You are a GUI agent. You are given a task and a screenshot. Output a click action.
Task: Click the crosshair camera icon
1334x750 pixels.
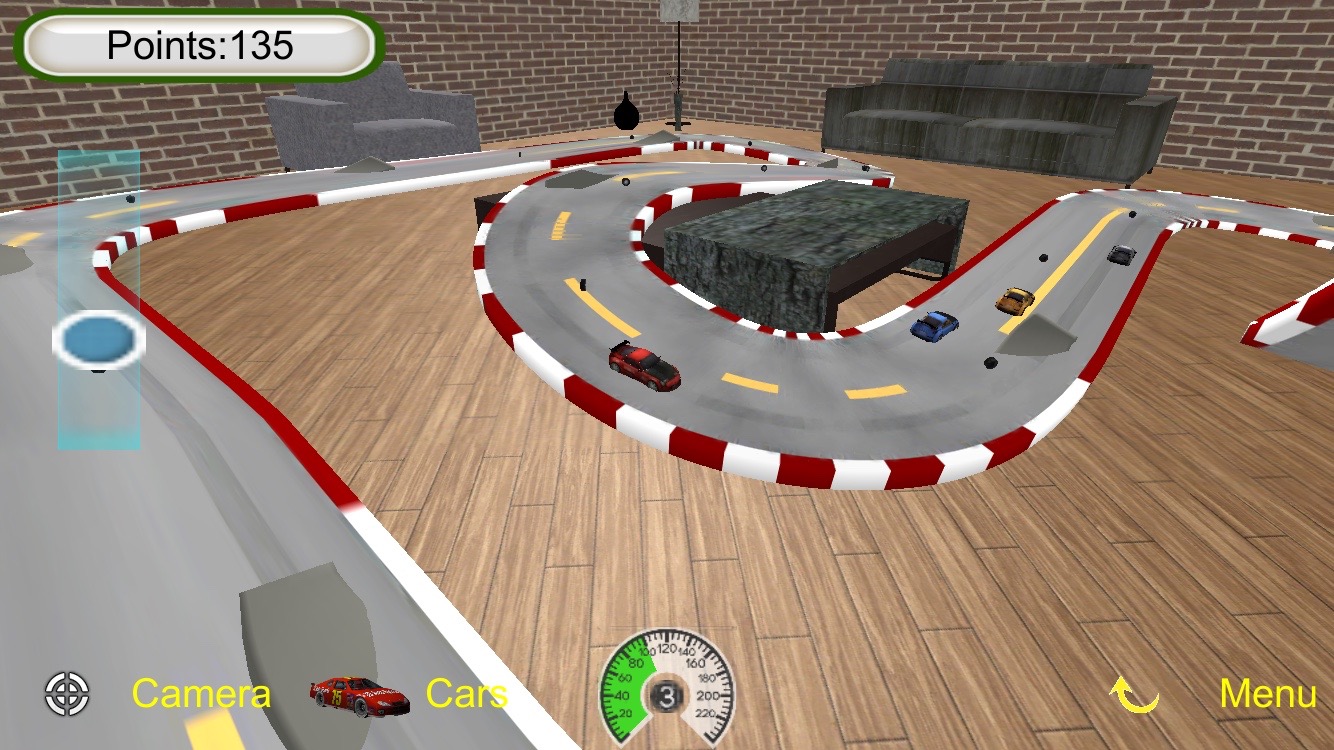tap(67, 694)
